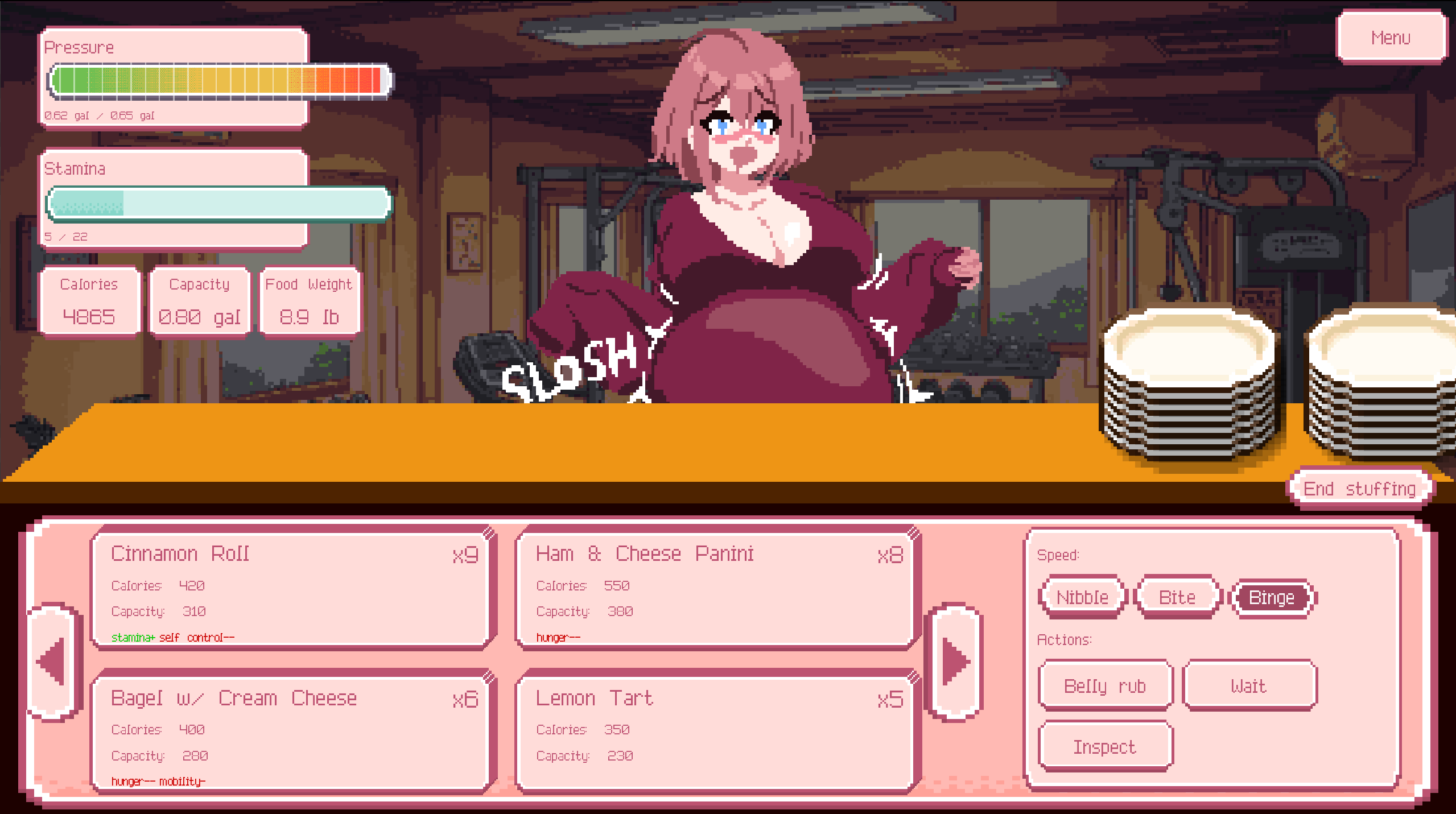This screenshot has width=1456, height=814.
Task: Click the Capacity stat panel
Action: point(199,301)
